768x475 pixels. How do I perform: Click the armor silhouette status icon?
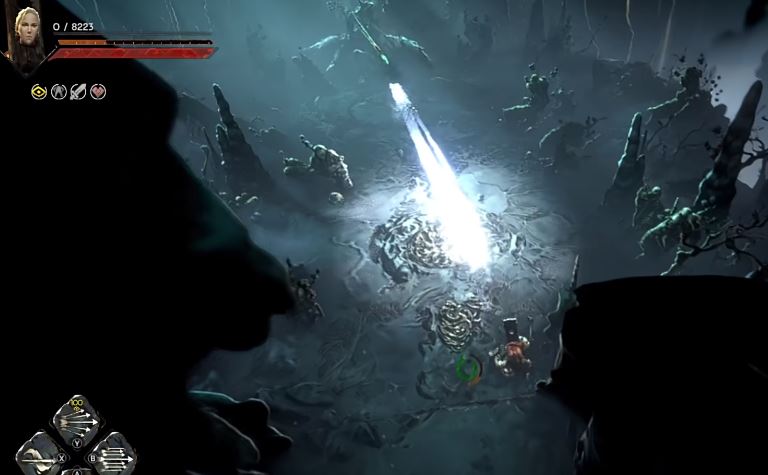[x=59, y=92]
